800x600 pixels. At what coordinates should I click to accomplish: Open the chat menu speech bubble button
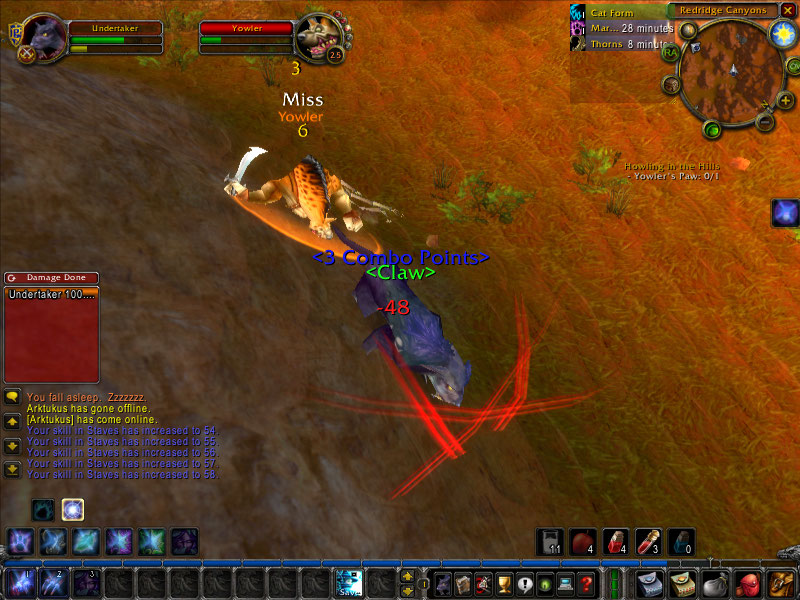(x=12, y=397)
